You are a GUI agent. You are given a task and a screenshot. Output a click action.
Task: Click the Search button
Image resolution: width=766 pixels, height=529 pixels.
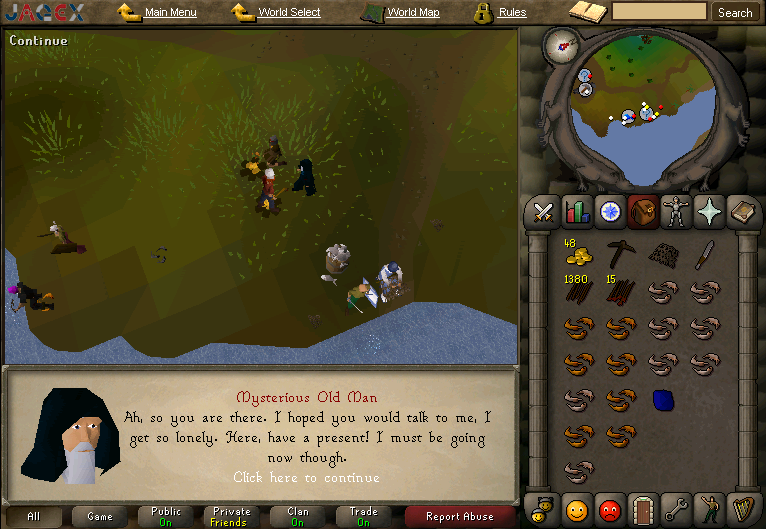[735, 12]
